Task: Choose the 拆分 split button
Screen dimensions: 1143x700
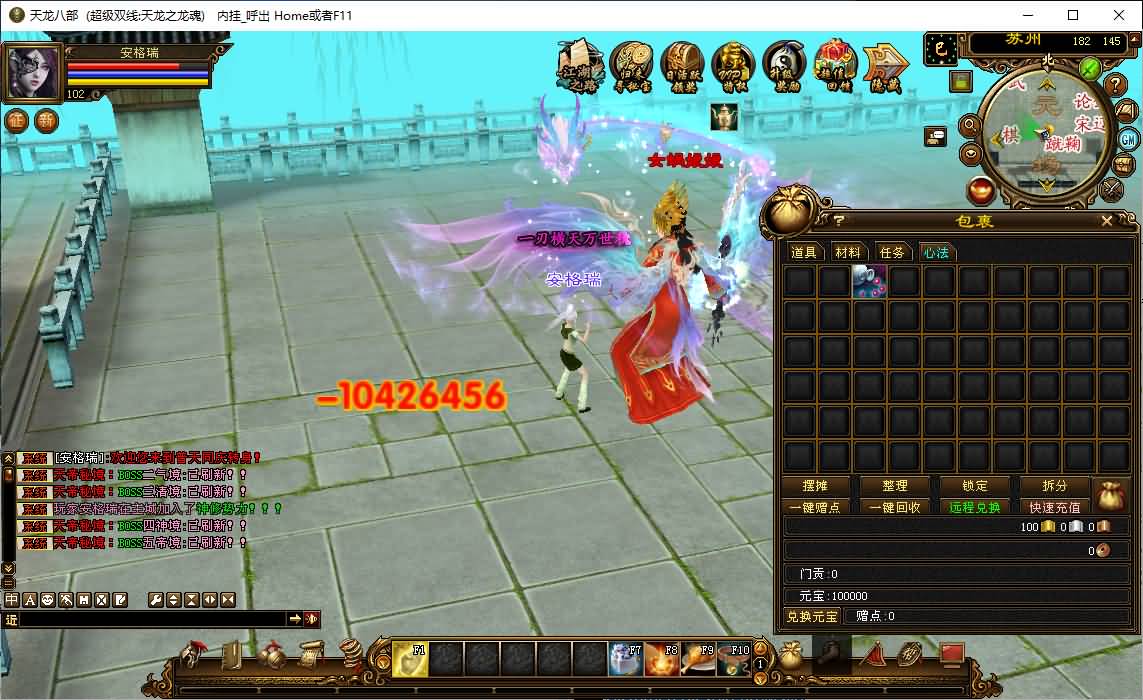Action: click(x=1054, y=486)
